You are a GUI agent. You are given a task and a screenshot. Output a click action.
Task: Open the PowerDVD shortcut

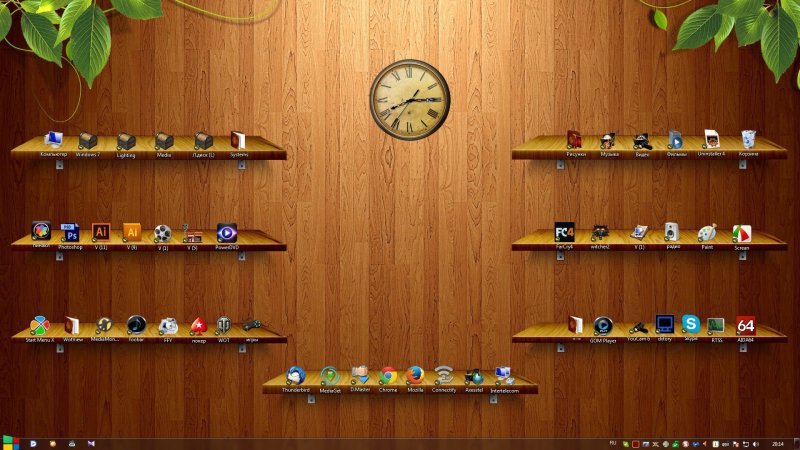pos(227,233)
